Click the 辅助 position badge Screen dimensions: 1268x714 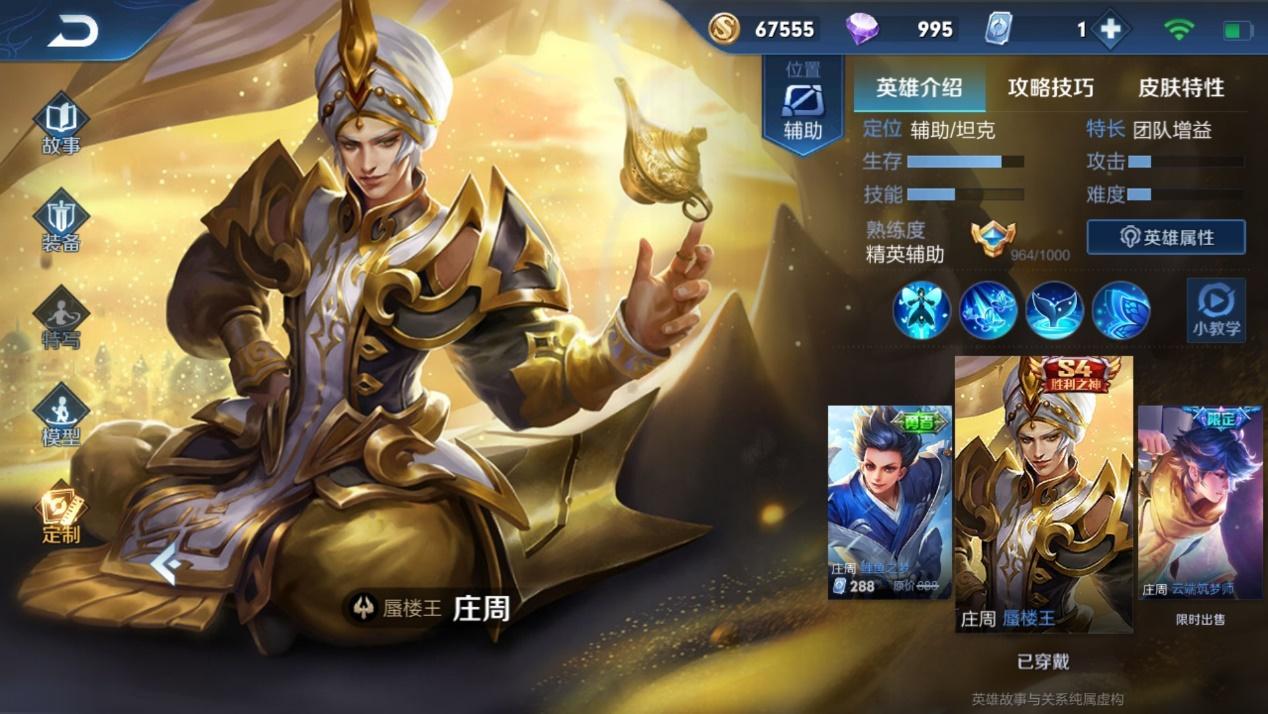pos(803,106)
